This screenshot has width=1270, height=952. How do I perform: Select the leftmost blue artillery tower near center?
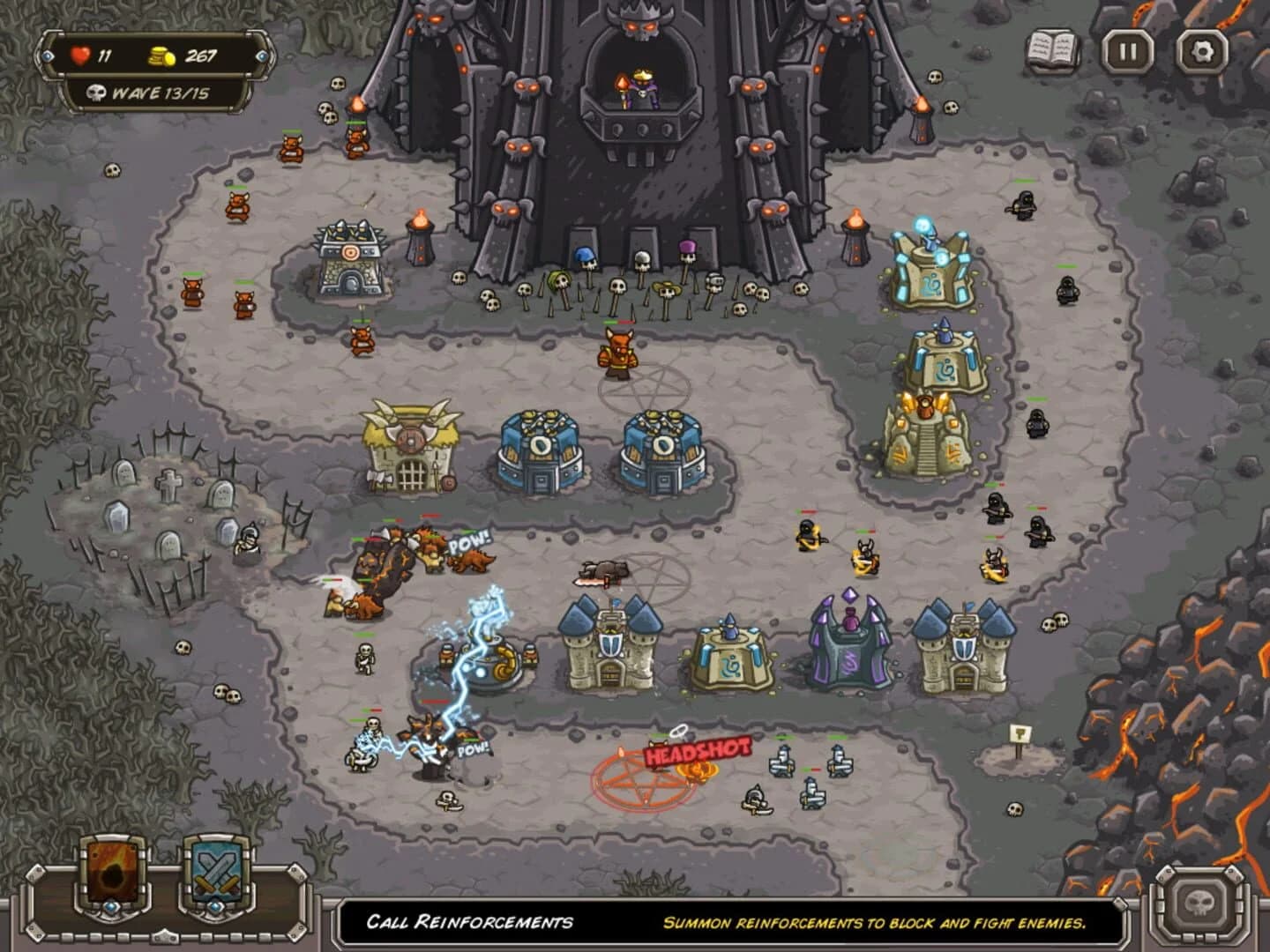click(540, 450)
